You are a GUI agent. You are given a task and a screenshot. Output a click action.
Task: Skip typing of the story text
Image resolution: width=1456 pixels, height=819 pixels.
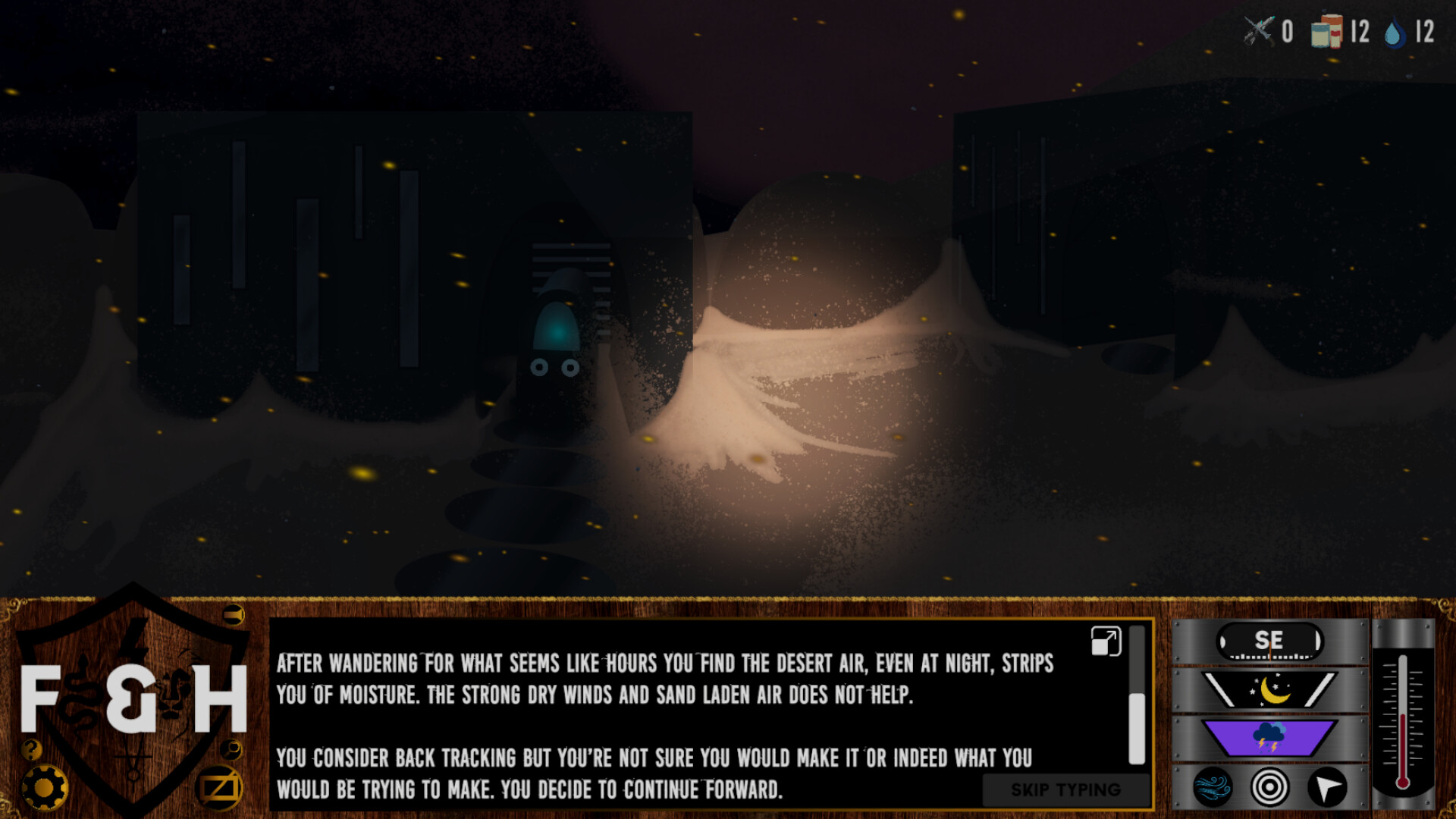1065,790
